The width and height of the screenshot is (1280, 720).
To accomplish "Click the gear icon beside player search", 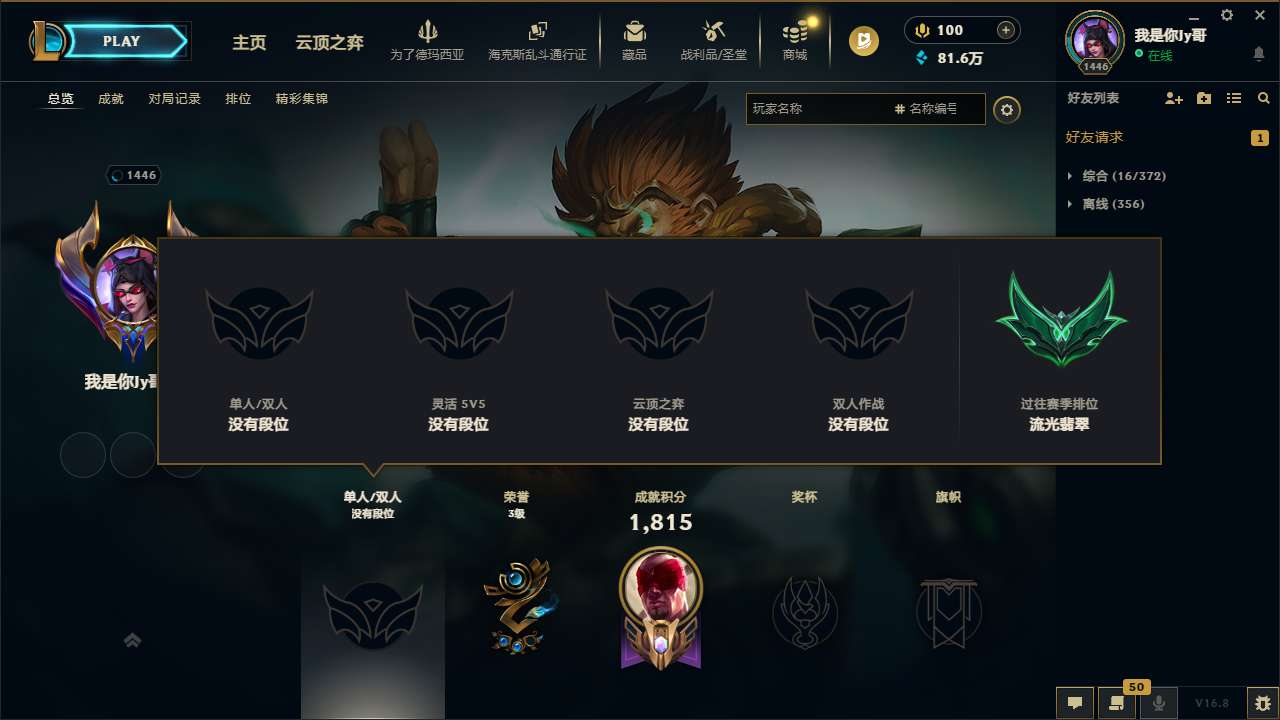I will tap(1007, 109).
